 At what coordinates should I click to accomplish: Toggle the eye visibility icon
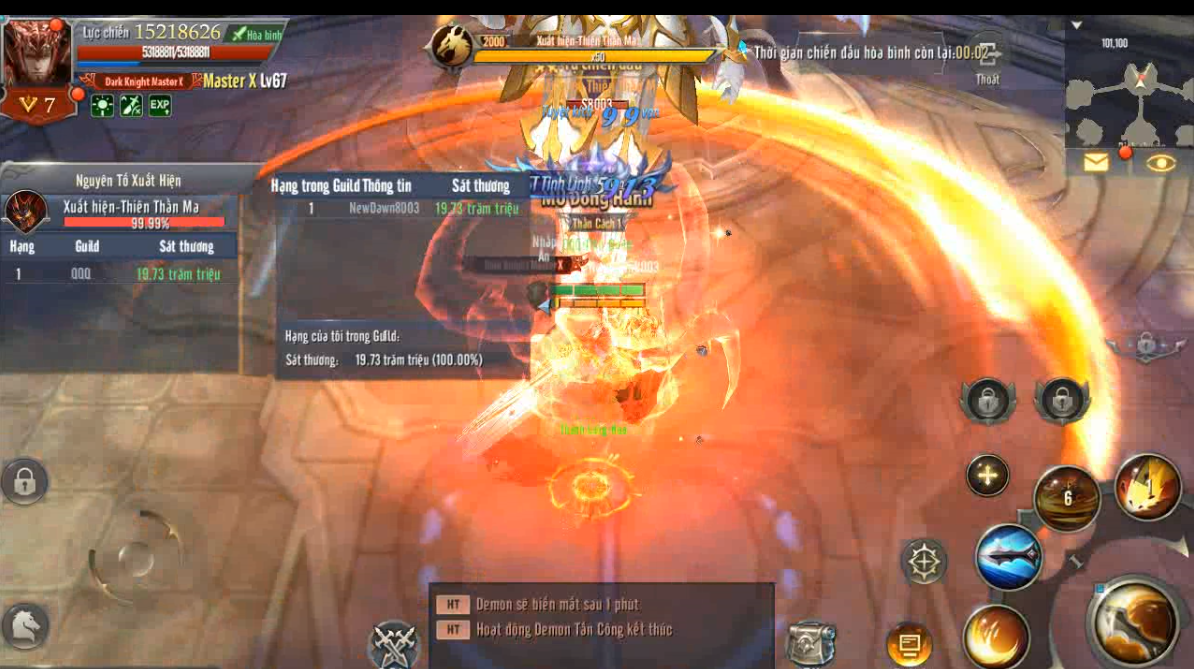coord(1160,163)
